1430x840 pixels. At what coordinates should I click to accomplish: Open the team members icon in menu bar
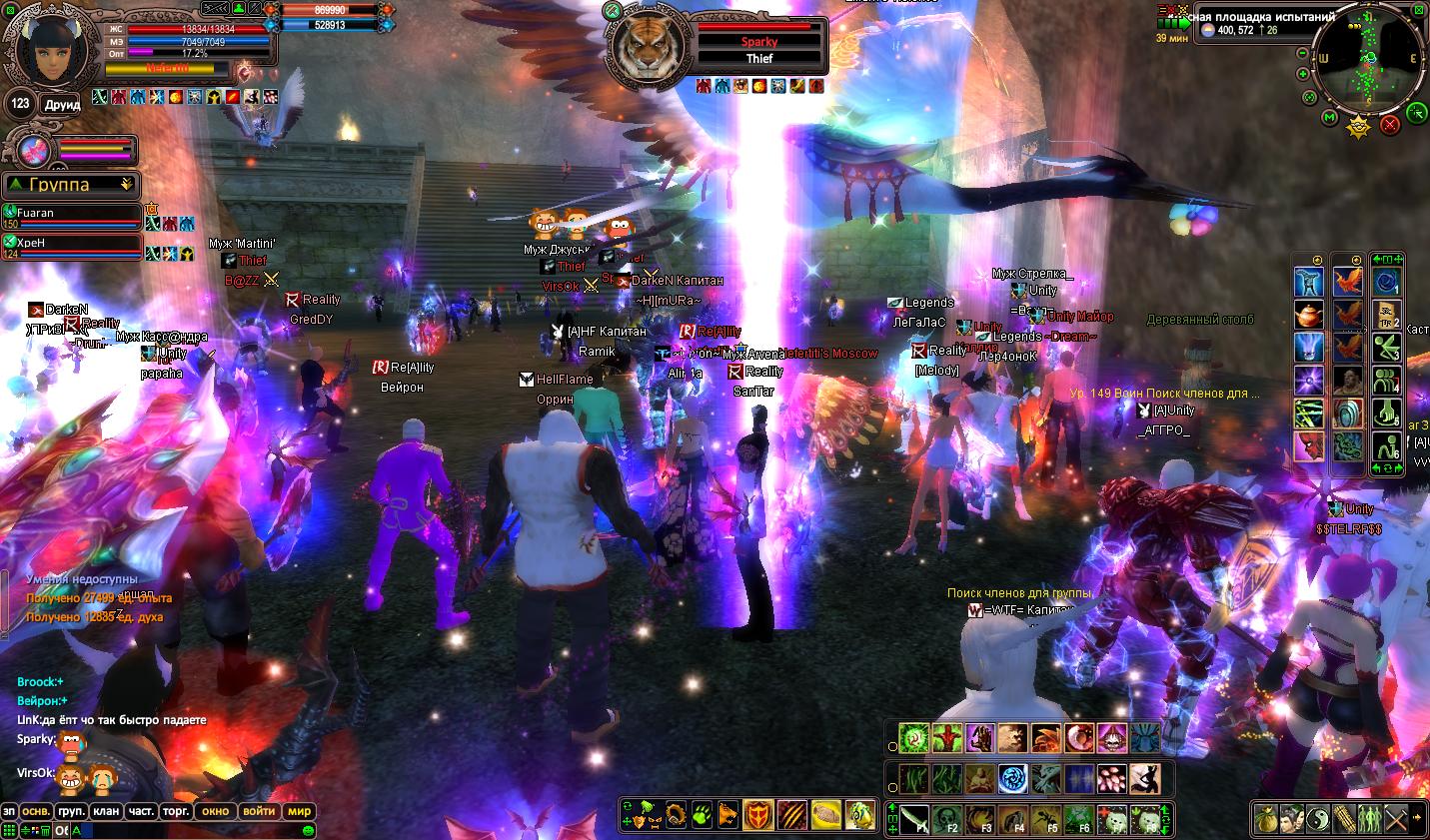pyautogui.click(x=1369, y=817)
